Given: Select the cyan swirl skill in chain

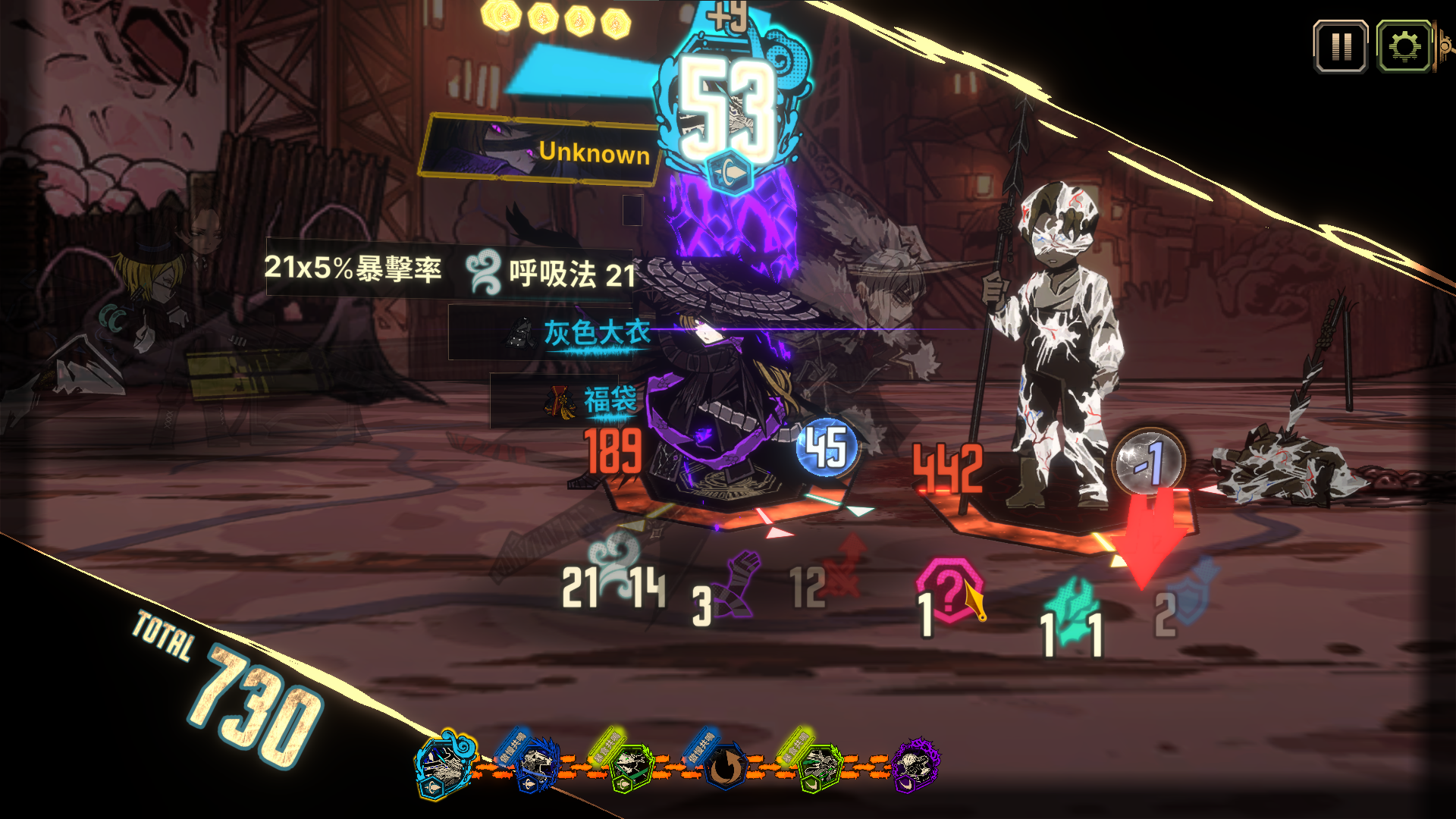Looking at the screenshot, I should click(446, 766).
